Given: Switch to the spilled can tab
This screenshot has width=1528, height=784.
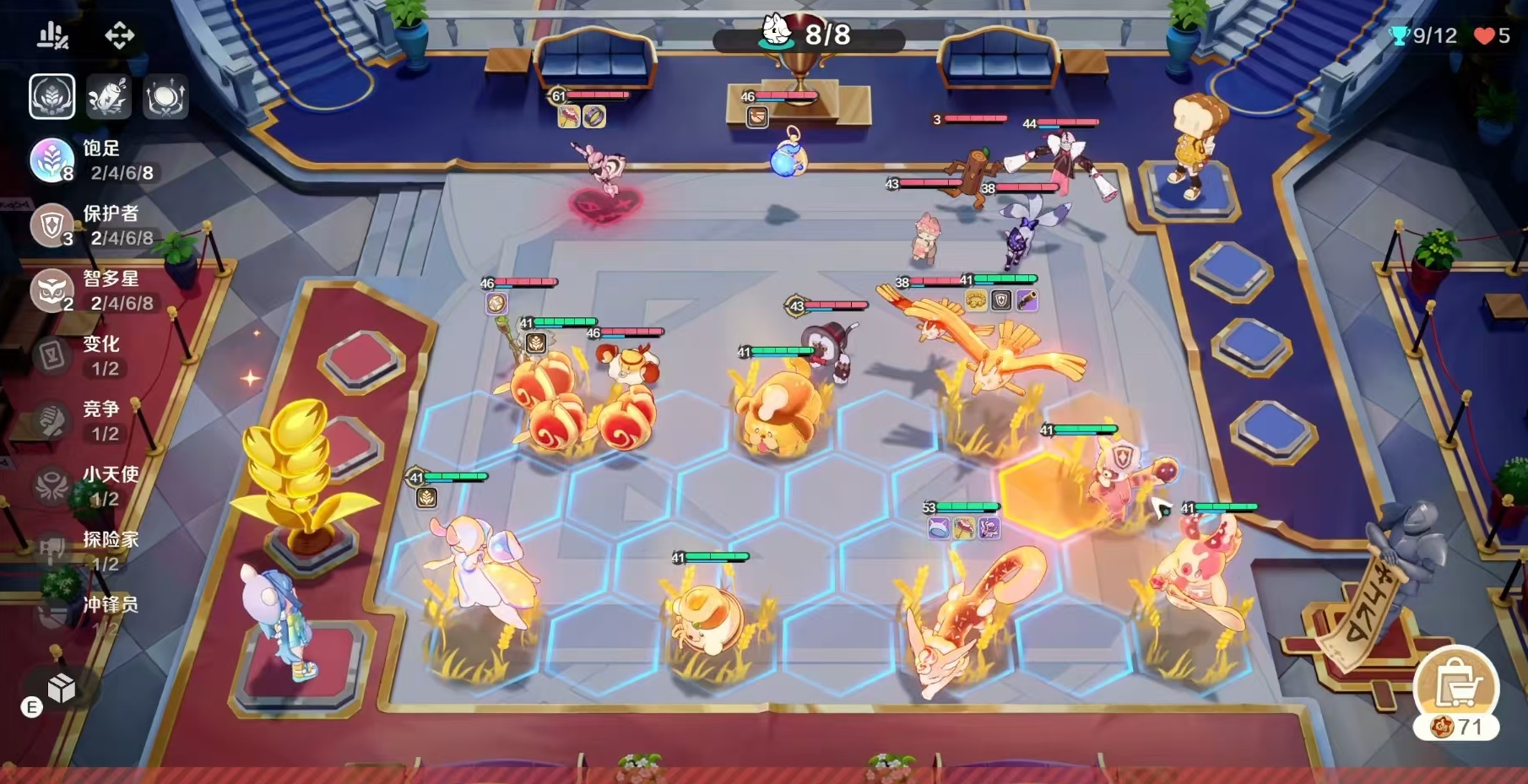Looking at the screenshot, I should click(109, 97).
